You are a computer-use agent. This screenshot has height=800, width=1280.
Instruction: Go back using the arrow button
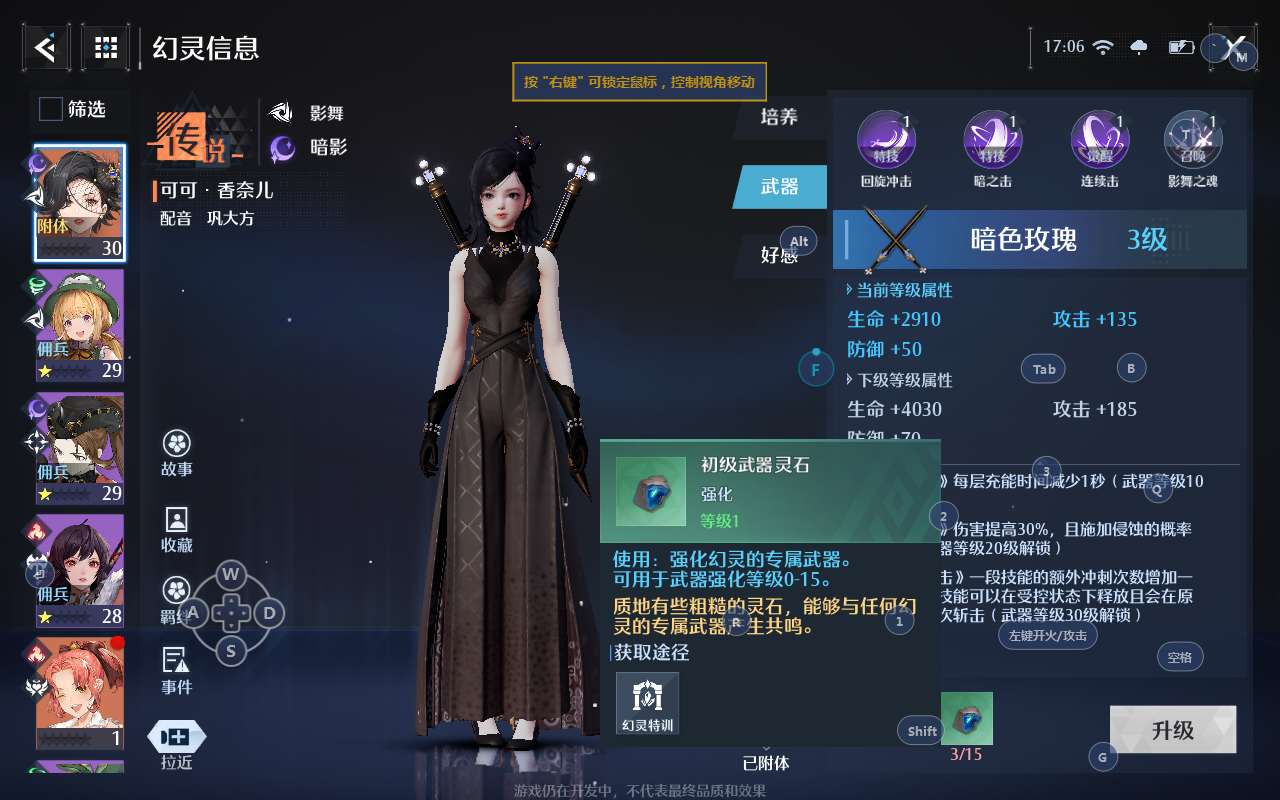point(46,46)
